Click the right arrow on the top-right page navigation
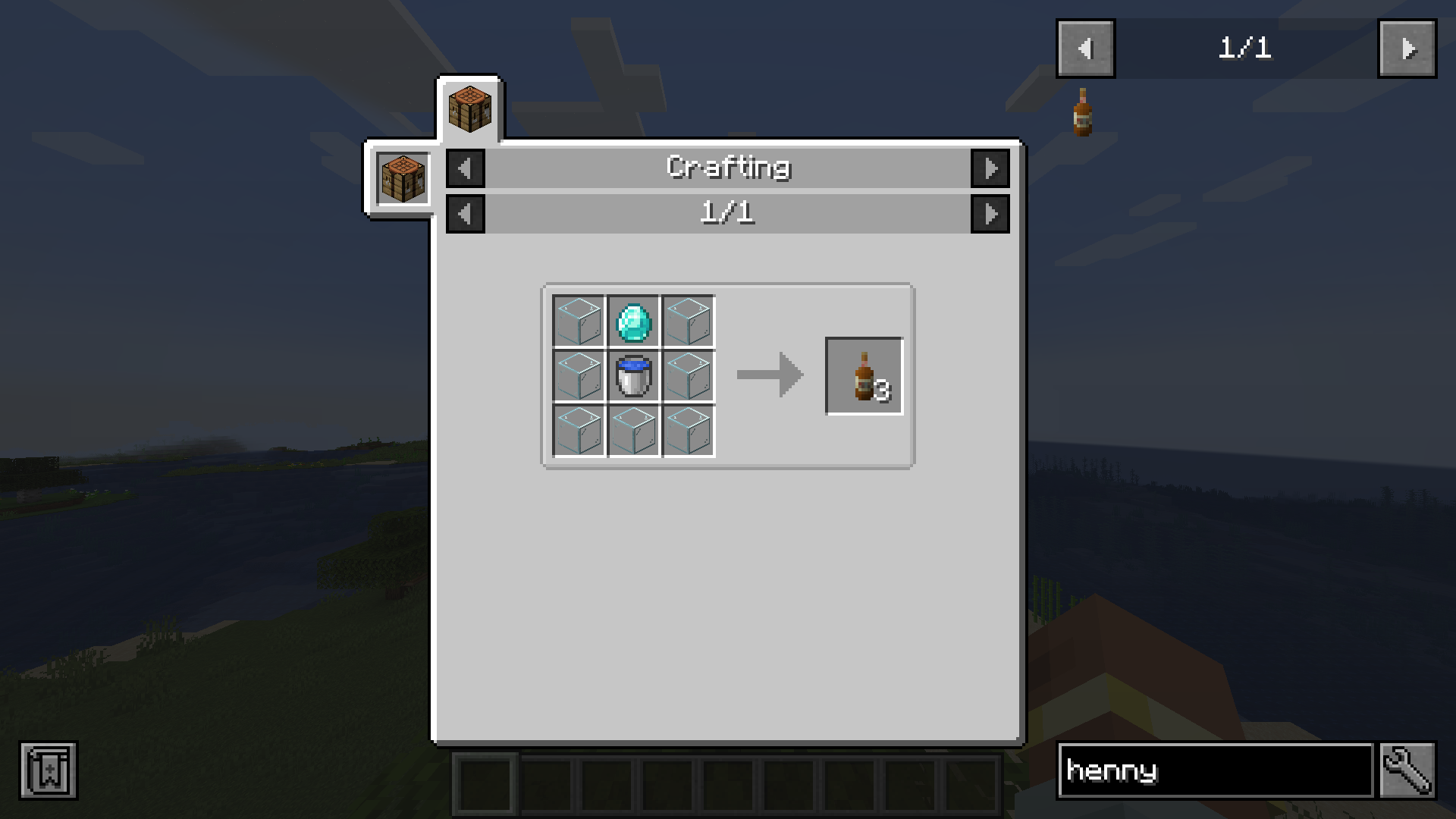 pos(1407,49)
